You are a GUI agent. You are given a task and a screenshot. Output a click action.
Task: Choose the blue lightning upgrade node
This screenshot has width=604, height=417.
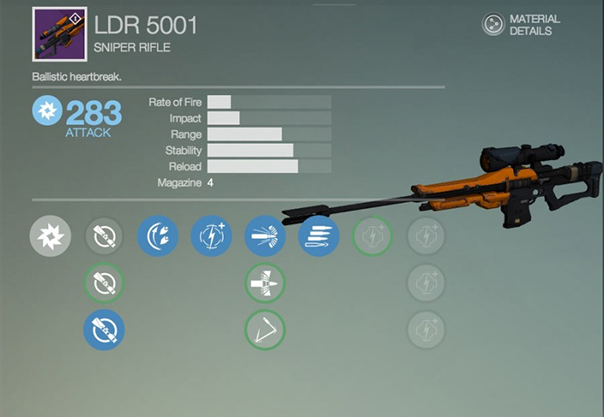coord(211,237)
